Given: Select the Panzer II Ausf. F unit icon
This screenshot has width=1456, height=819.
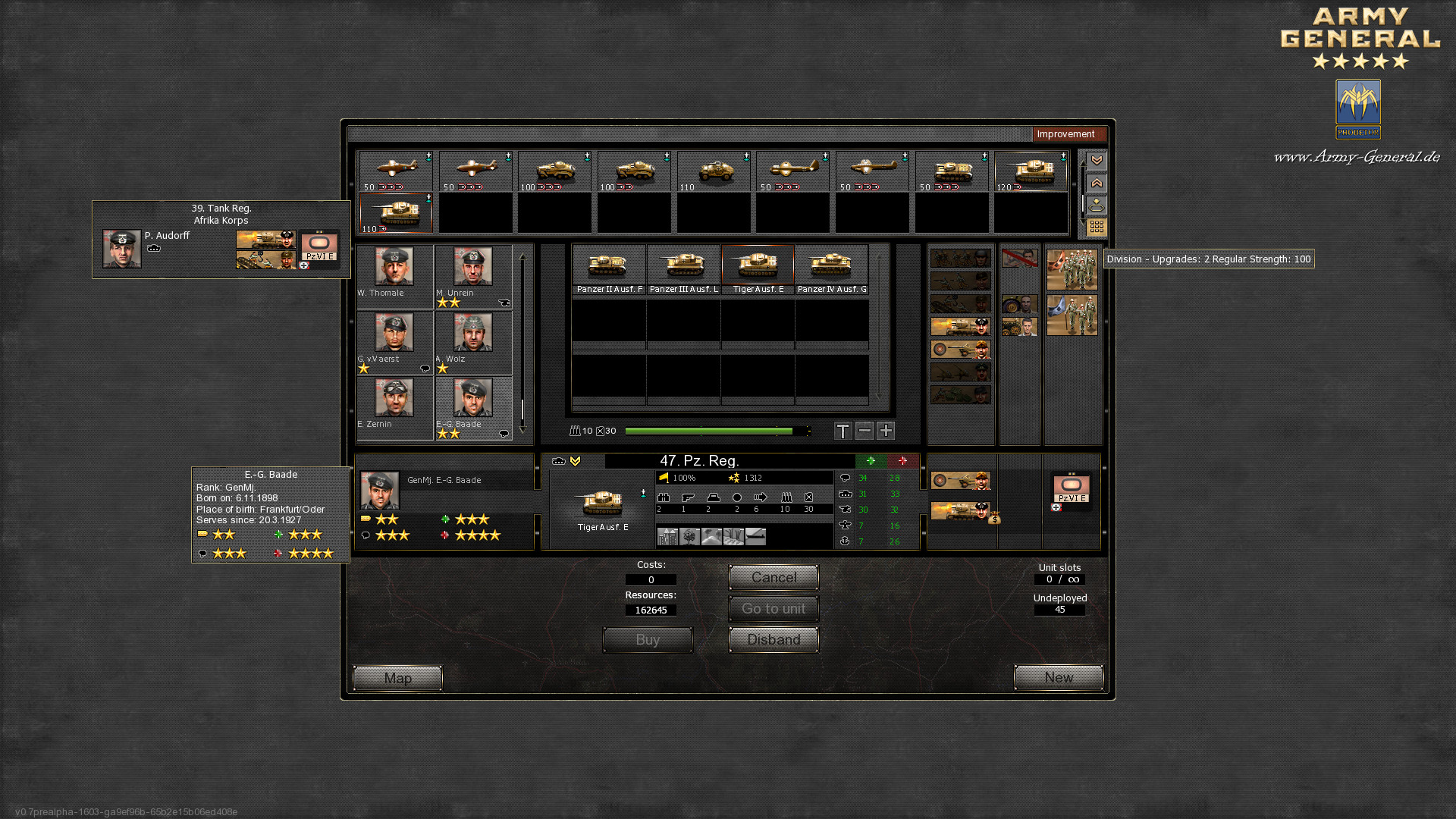Looking at the screenshot, I should pyautogui.click(x=608, y=265).
